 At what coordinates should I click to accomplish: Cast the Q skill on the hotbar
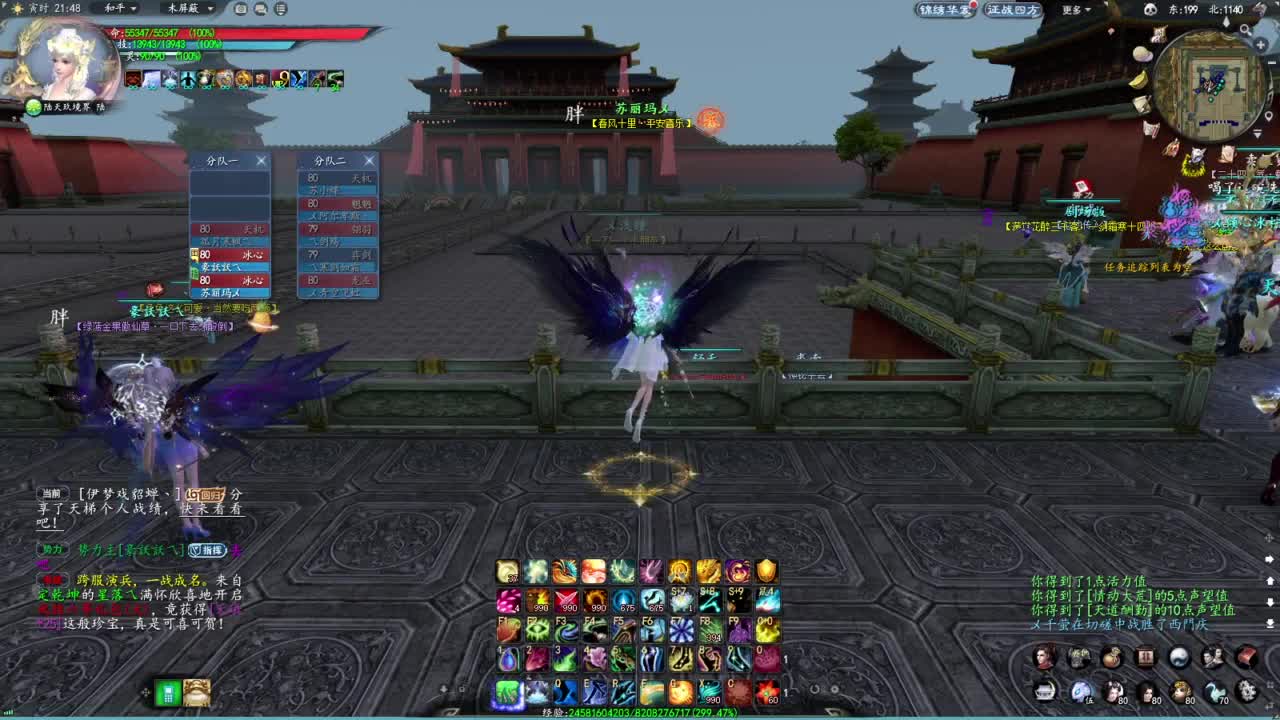coord(566,691)
